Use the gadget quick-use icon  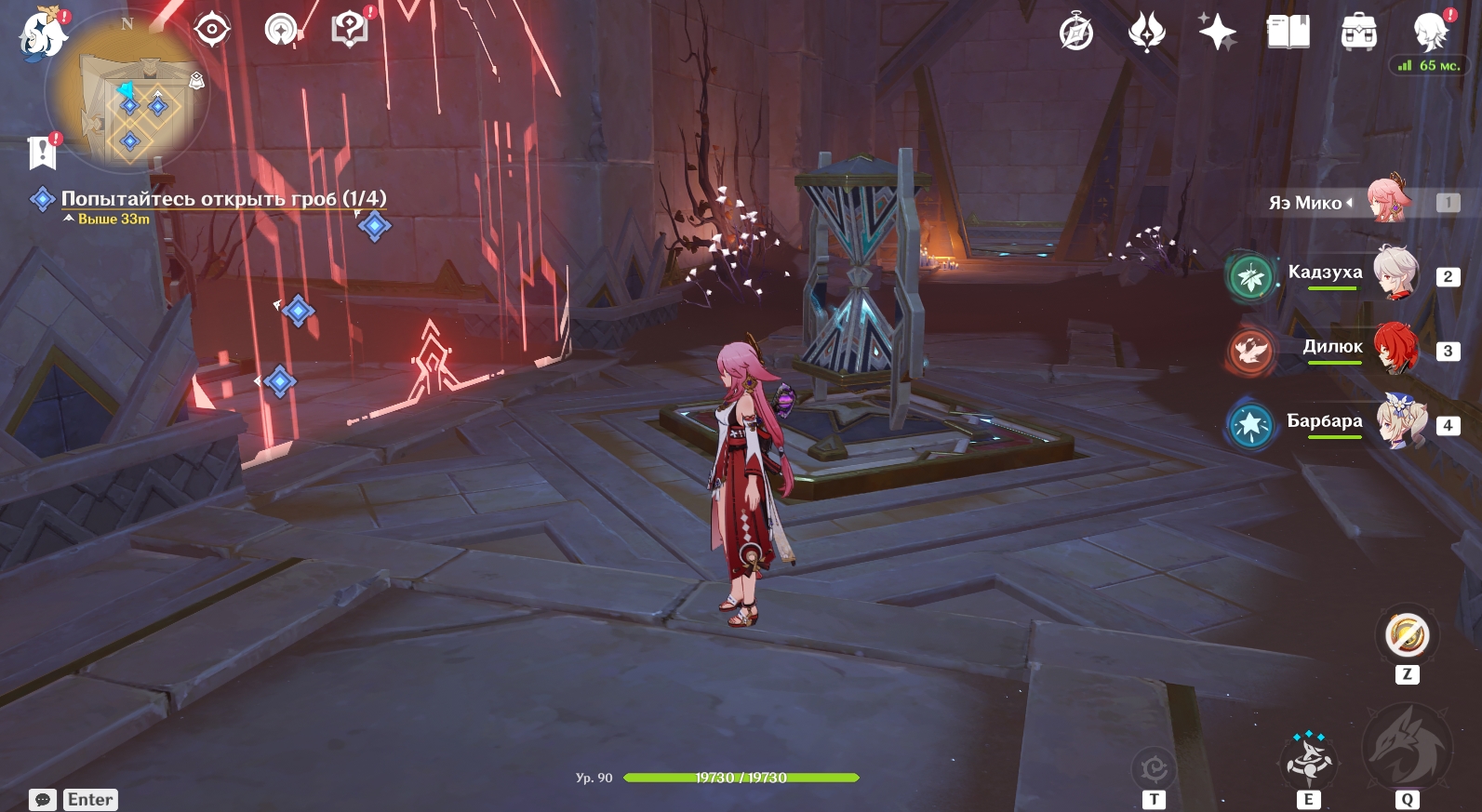tap(1407, 636)
